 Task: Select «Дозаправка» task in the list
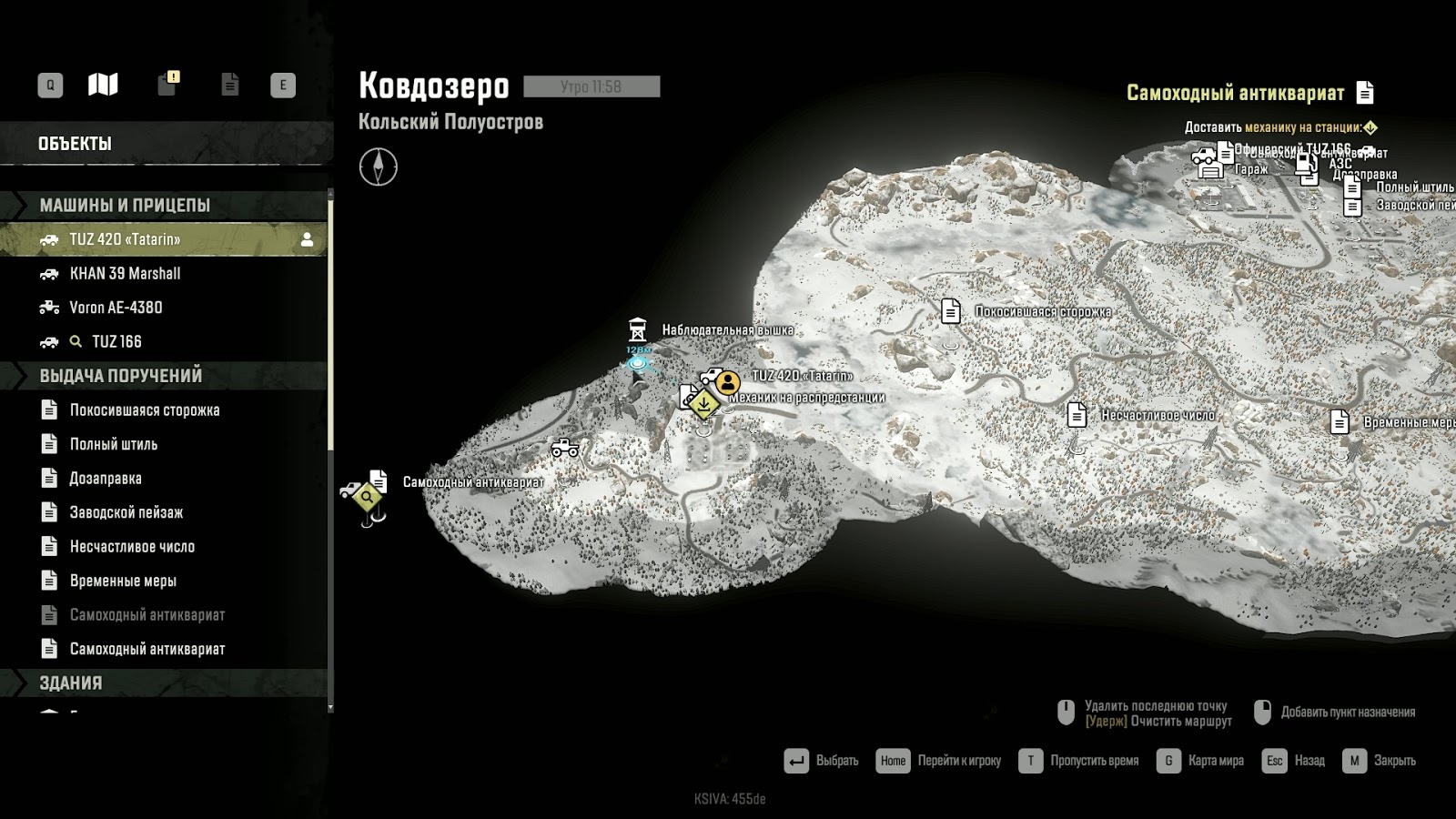(x=106, y=478)
